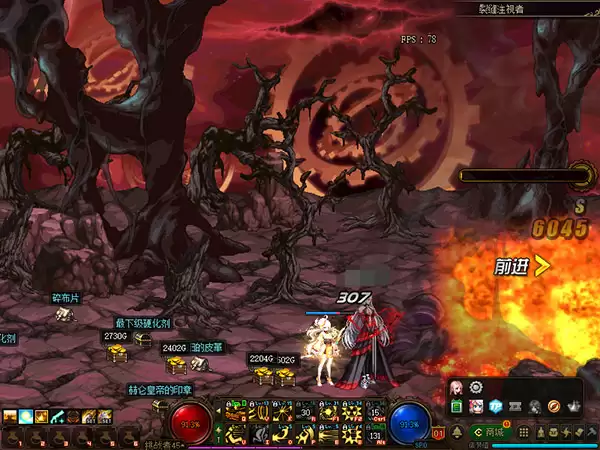This screenshot has height=450, width=600.
Task: Click the anime girl face icon
Action: (476, 407)
